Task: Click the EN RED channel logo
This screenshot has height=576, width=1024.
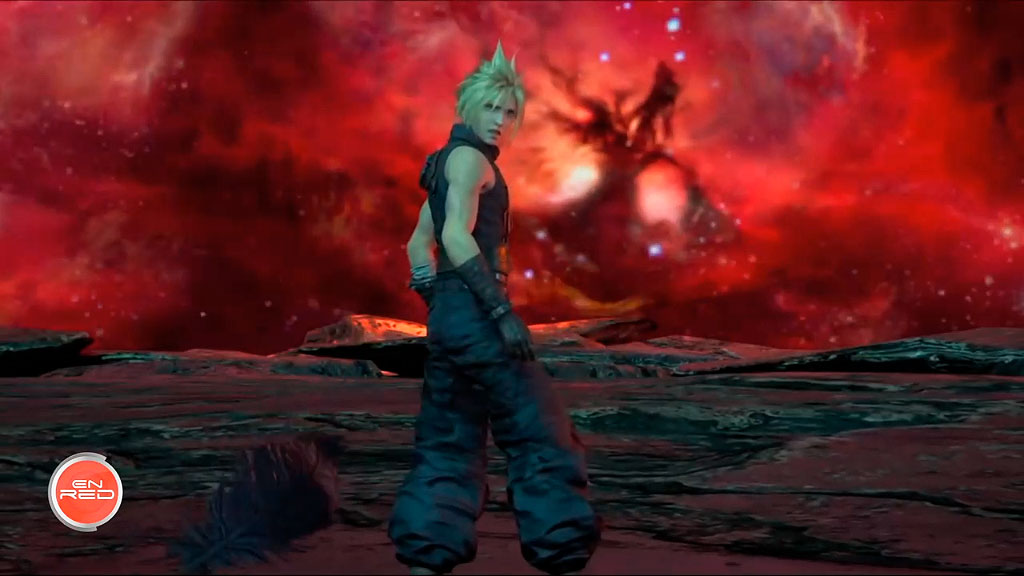Action: (85, 491)
